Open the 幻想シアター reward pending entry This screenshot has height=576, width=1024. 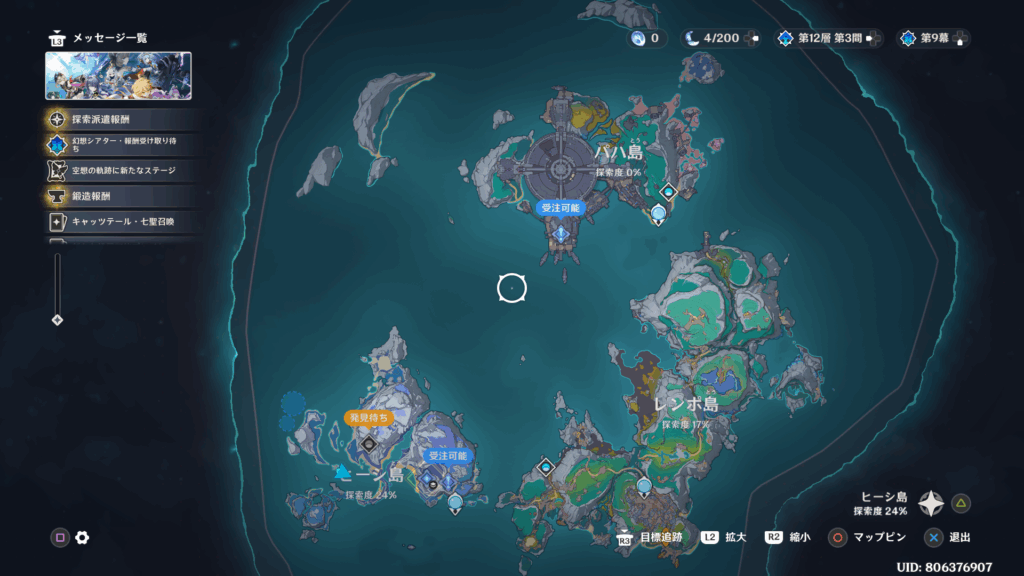pos(120,145)
